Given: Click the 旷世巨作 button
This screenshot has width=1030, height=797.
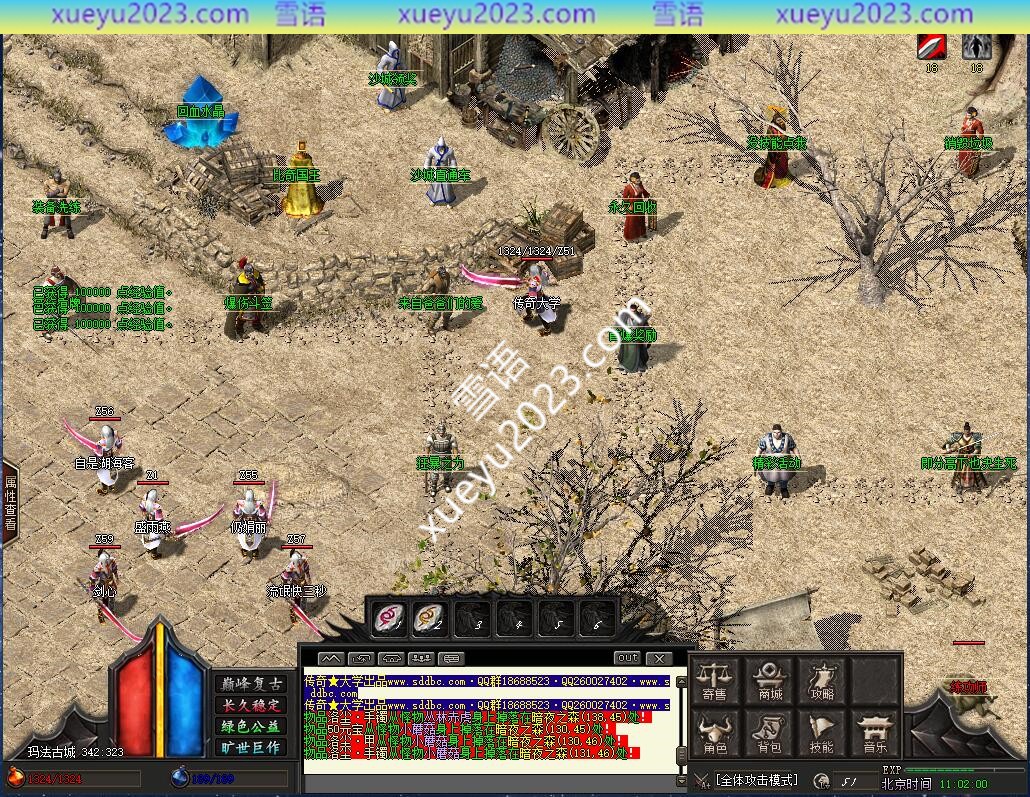Looking at the screenshot, I should click(249, 747).
